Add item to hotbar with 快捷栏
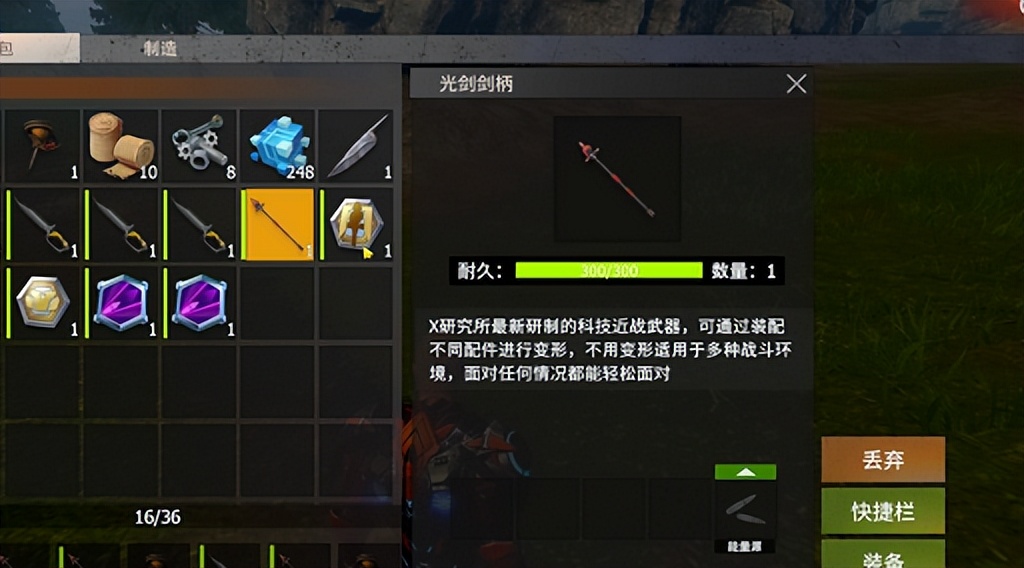The image size is (1024, 568). point(883,511)
